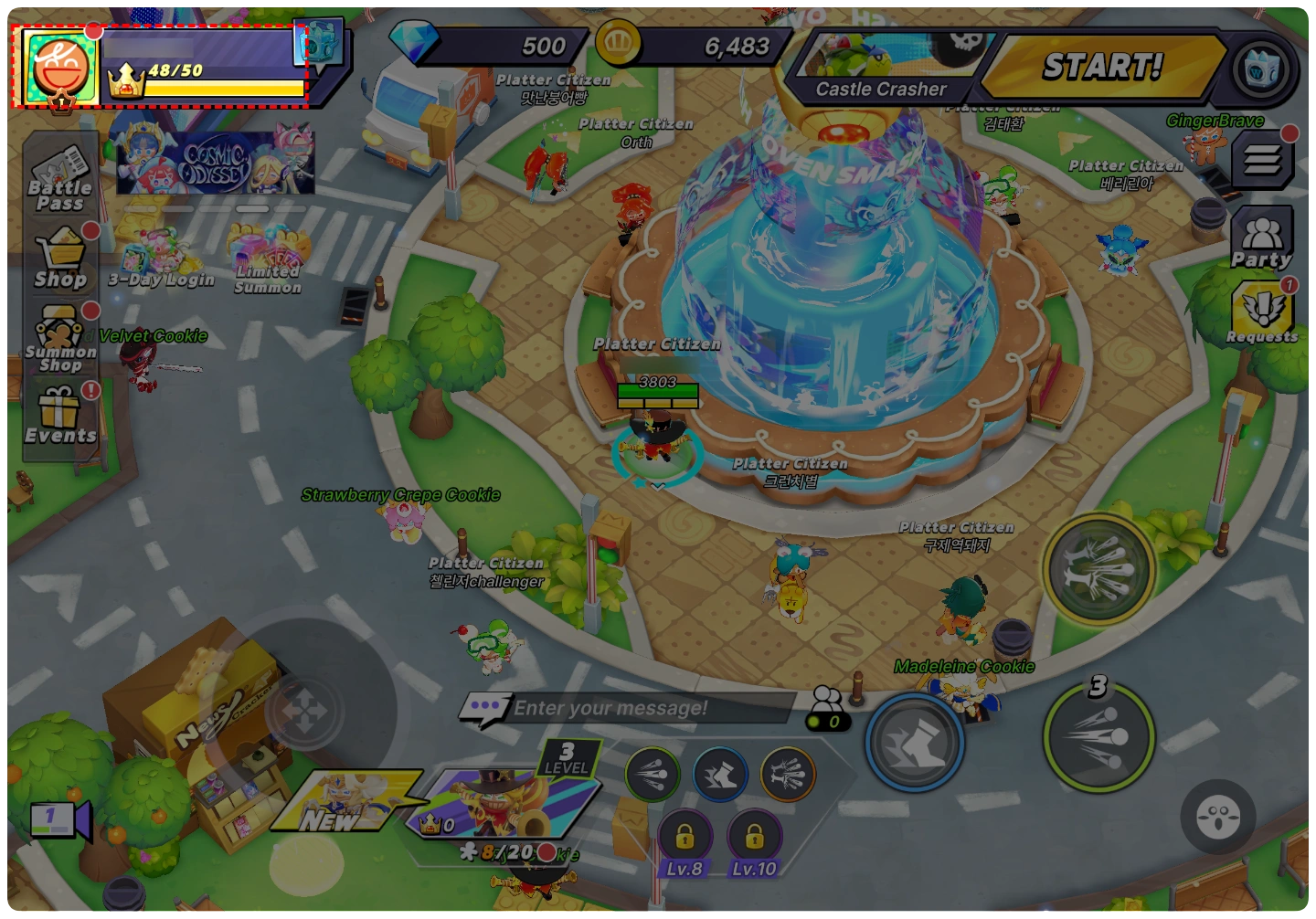Image resolution: width=1316 pixels, height=919 pixels.
Task: Tap the START! button
Action: [1102, 67]
